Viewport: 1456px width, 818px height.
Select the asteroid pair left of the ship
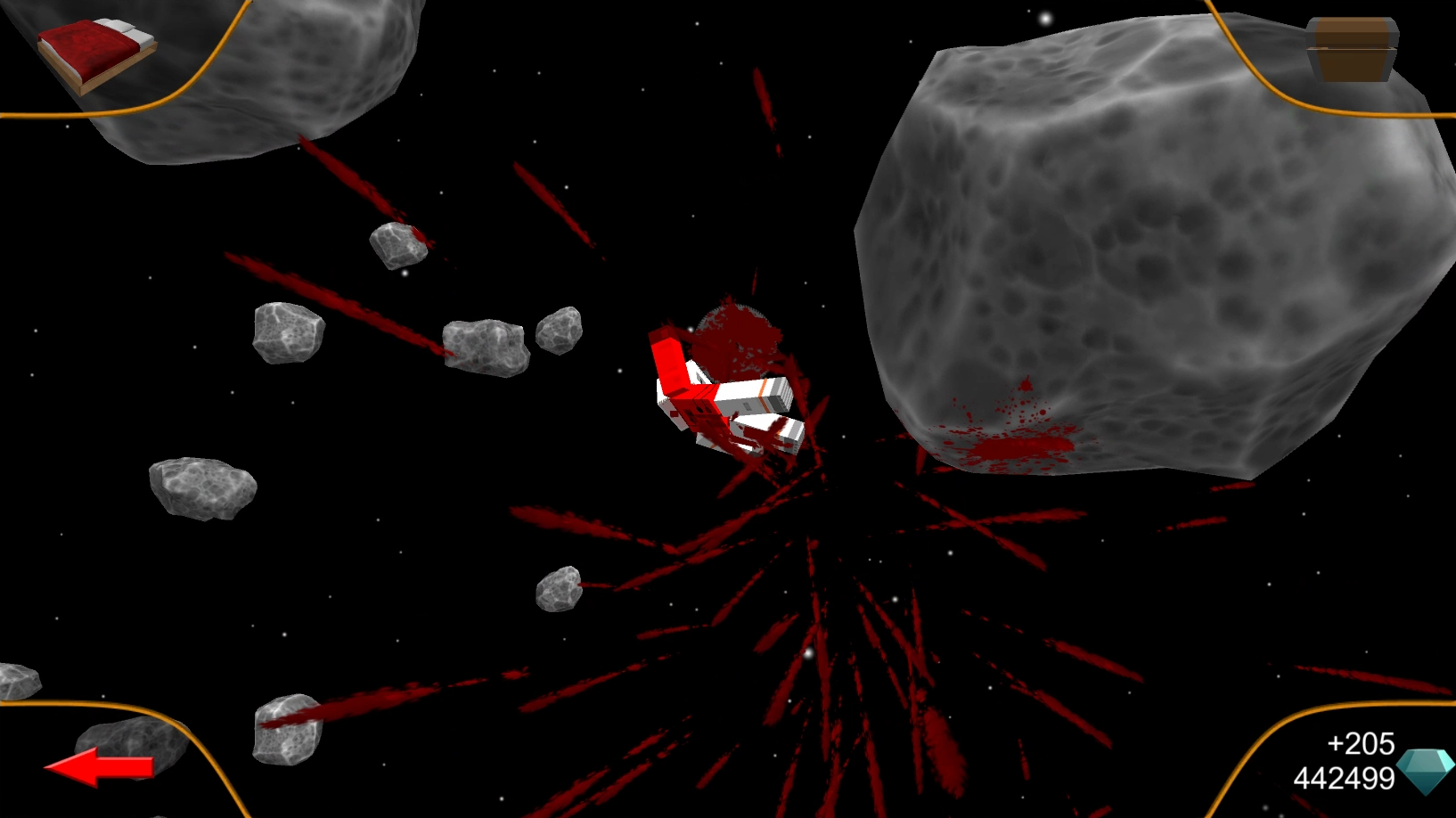[486, 348]
